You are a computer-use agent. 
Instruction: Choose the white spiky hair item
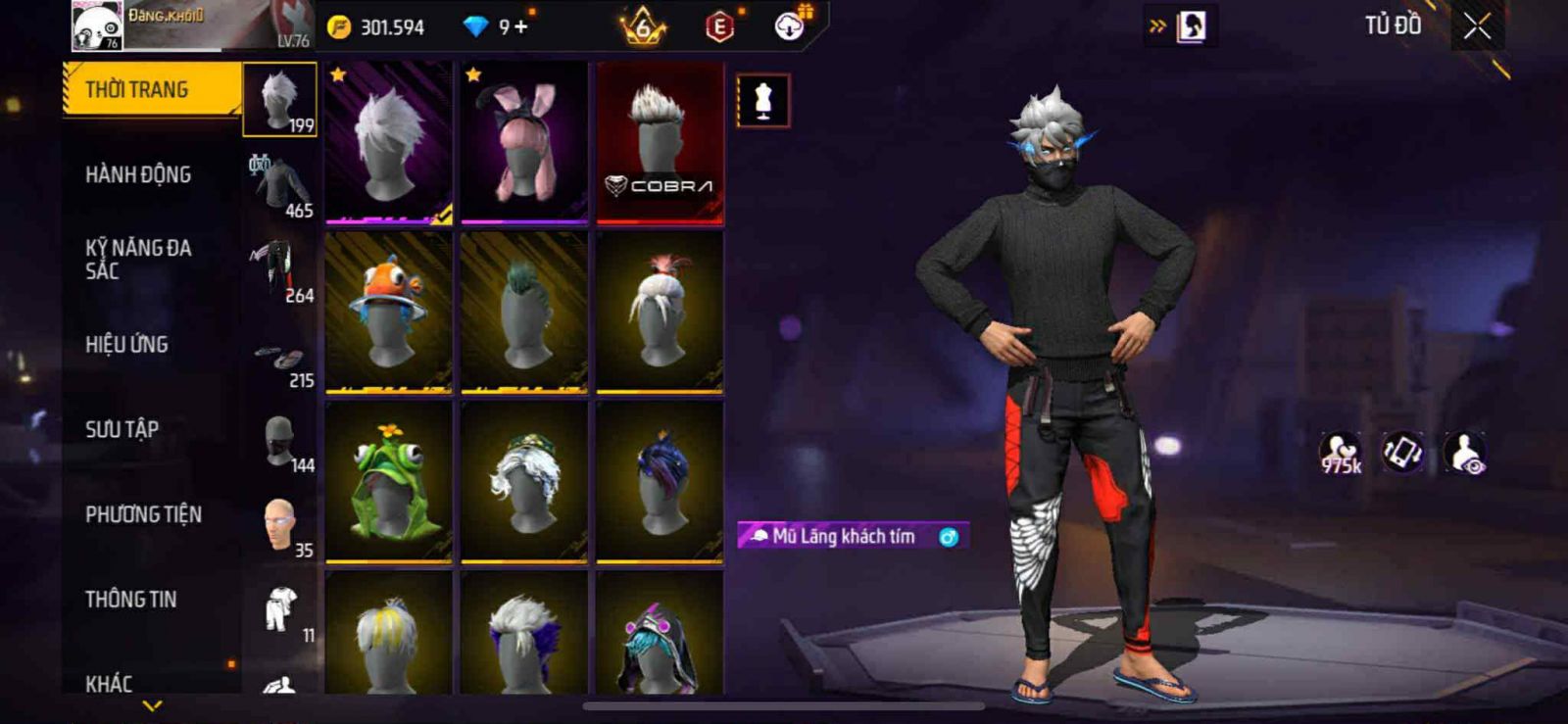389,142
